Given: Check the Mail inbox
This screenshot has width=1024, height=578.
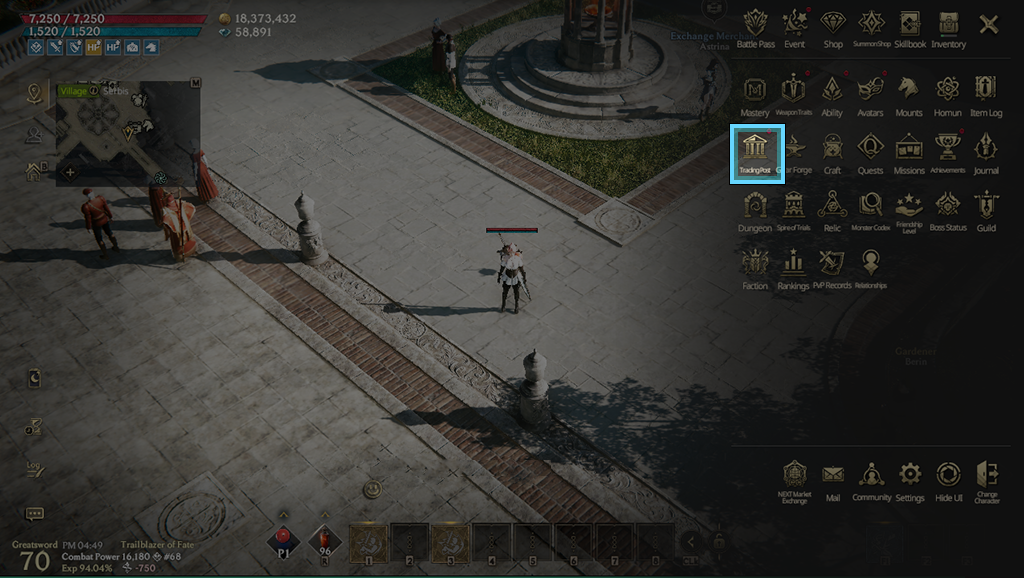Looking at the screenshot, I should 832,478.
